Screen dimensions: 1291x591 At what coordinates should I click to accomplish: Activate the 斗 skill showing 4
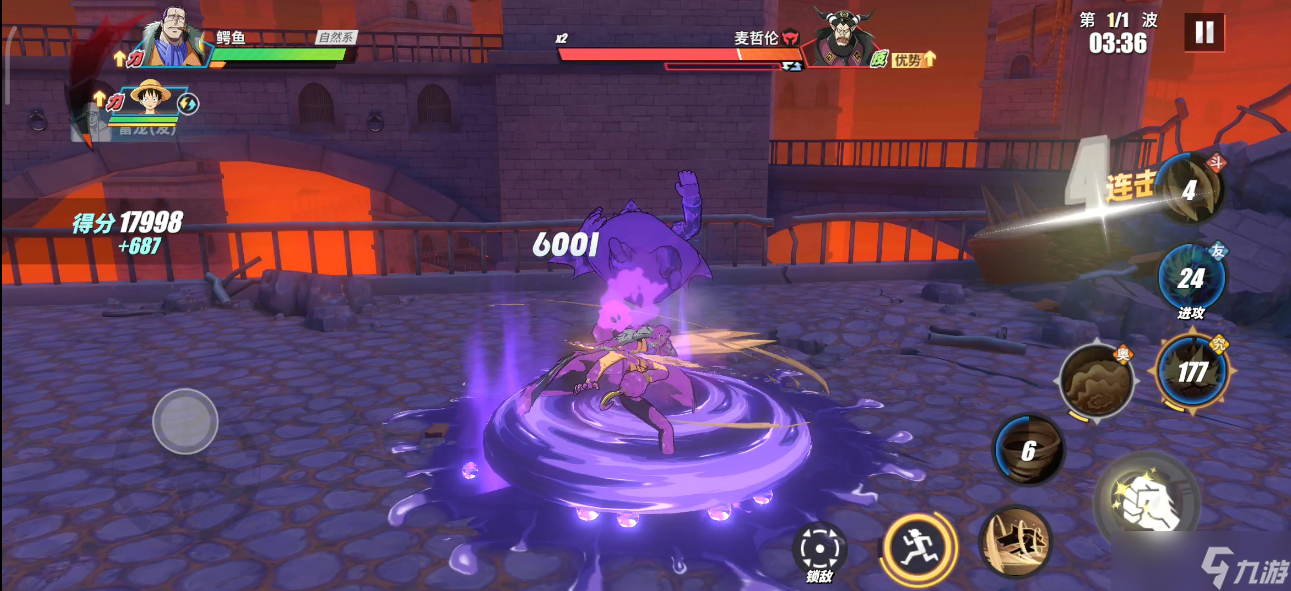click(x=1190, y=190)
